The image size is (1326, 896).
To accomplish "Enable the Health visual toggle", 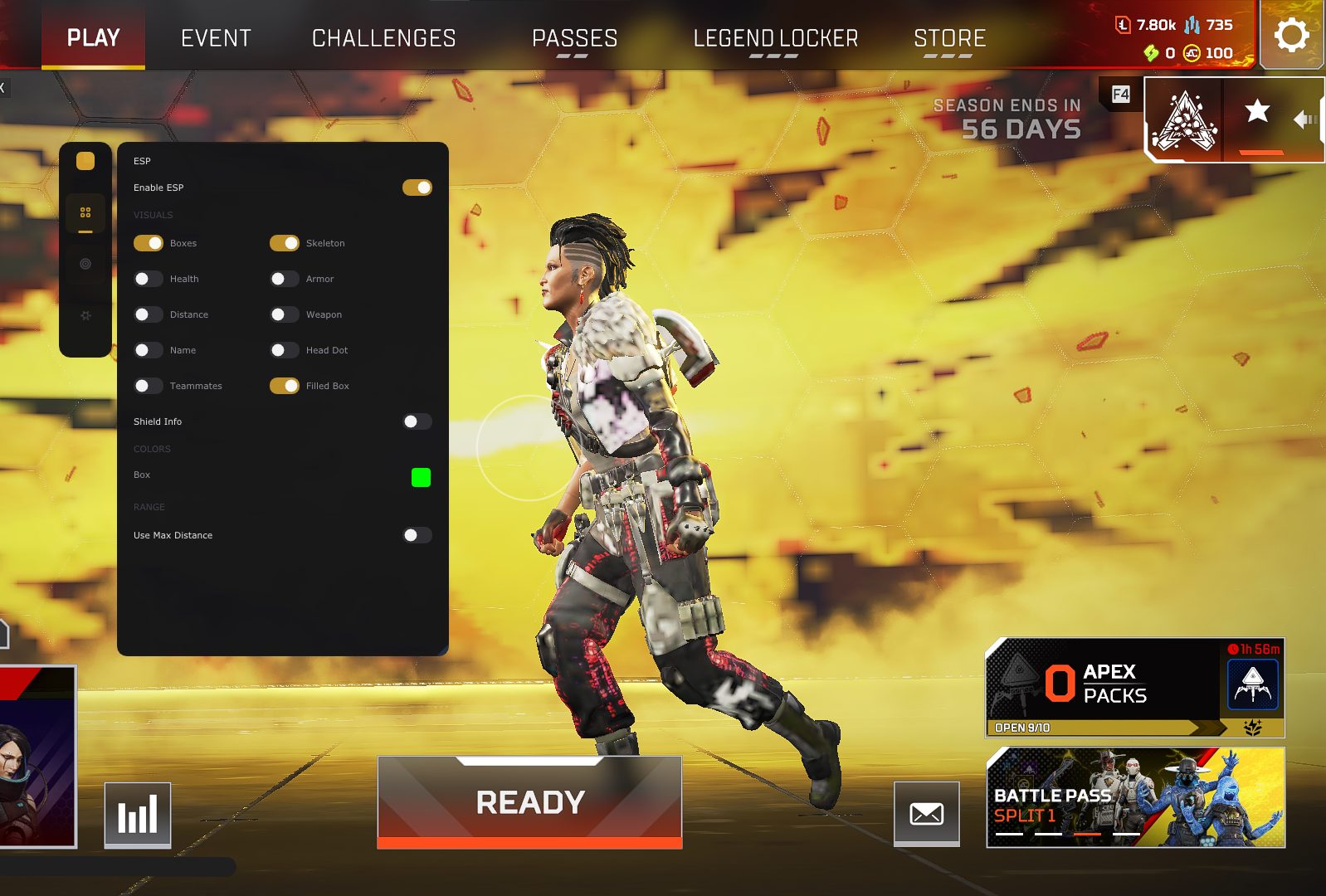I will click(148, 279).
